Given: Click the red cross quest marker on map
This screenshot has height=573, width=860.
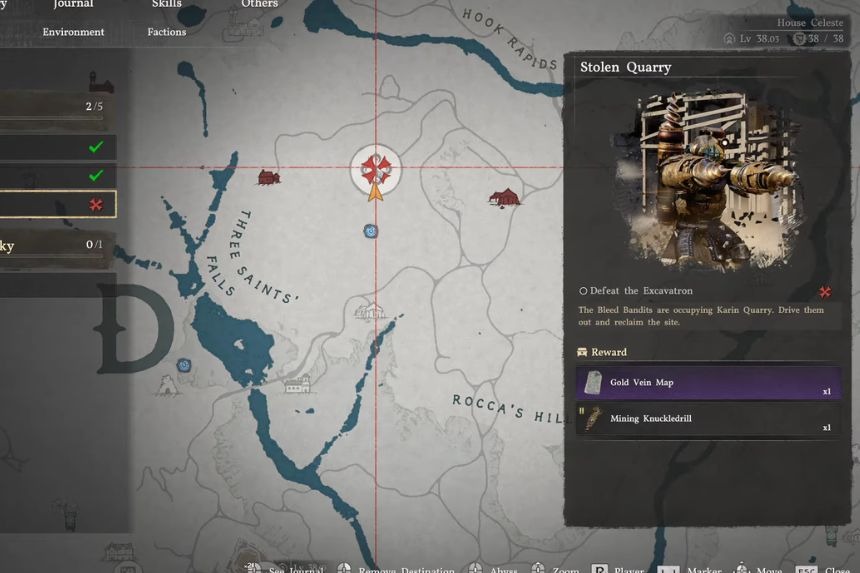Looking at the screenshot, I should [x=376, y=168].
